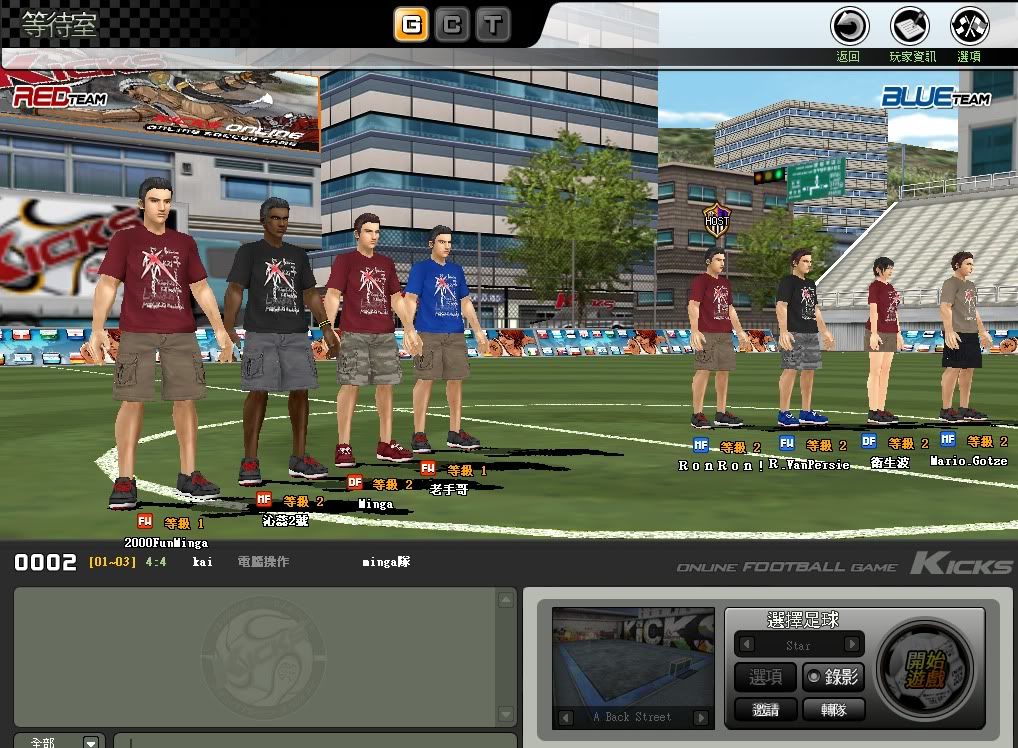1018x748 pixels.
Task: Switch to the previous map before A Back Street
Action: pyautogui.click(x=566, y=717)
